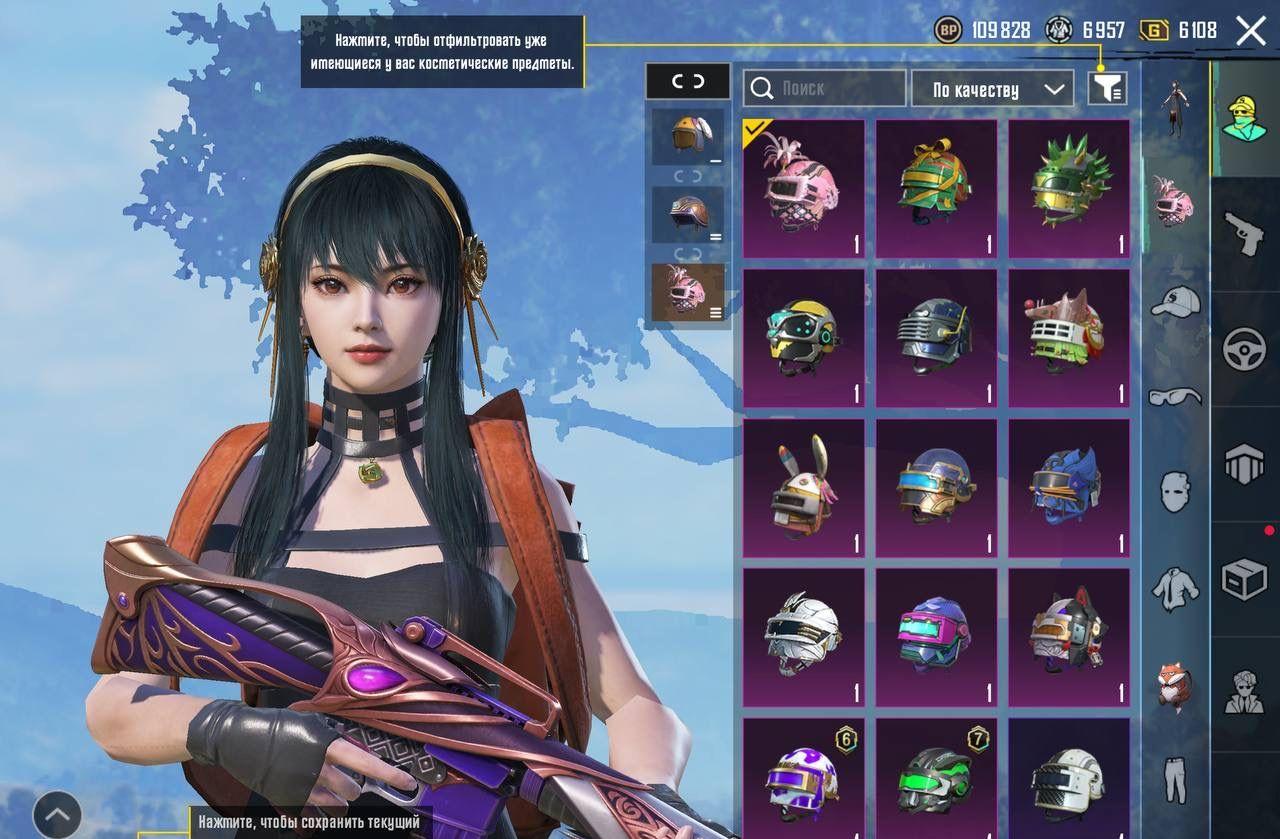The height and width of the screenshot is (839, 1280).
Task: Switch to the glasses category
Action: point(1175,396)
